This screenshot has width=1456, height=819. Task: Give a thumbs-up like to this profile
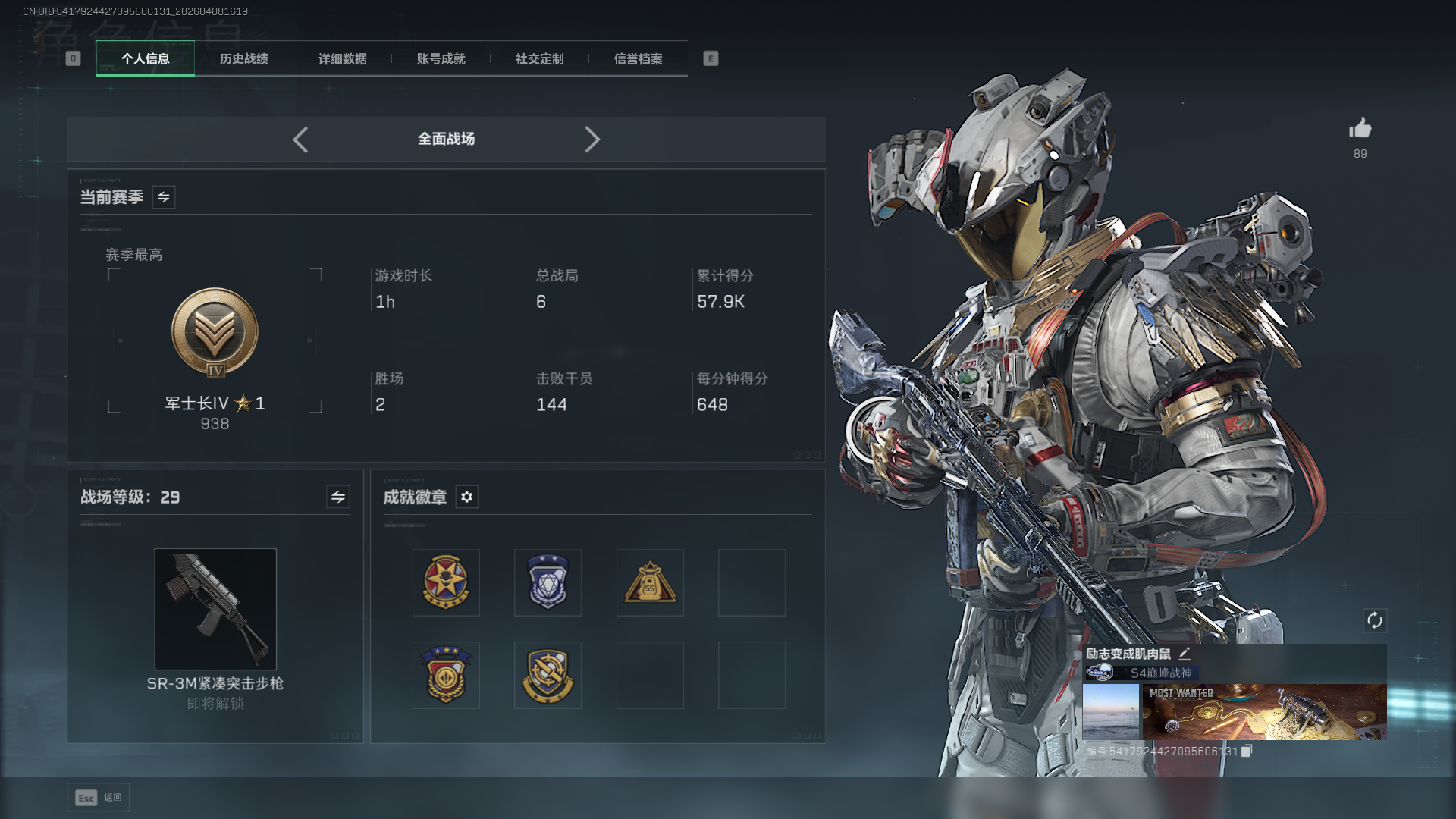[x=1360, y=128]
